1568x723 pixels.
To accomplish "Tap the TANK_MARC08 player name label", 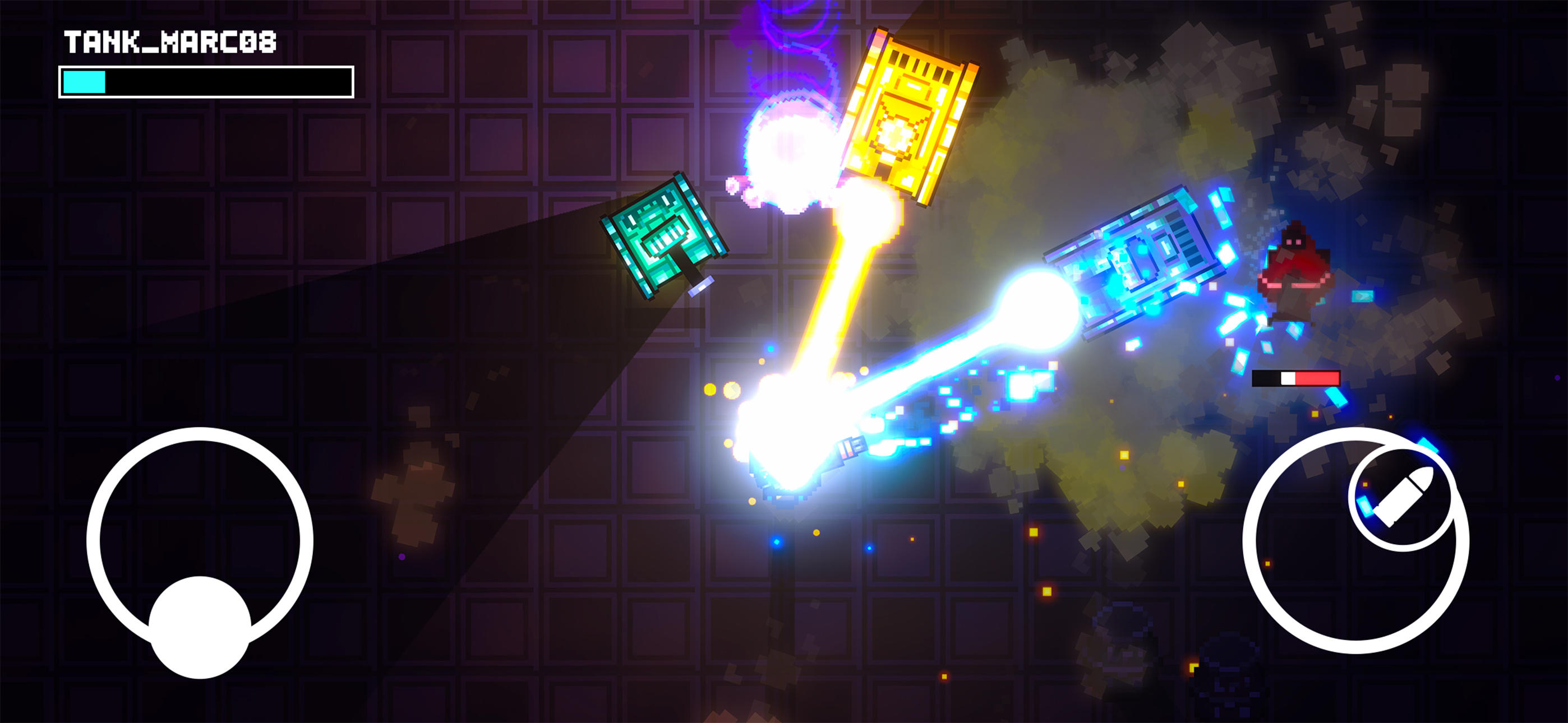I will coord(170,41).
